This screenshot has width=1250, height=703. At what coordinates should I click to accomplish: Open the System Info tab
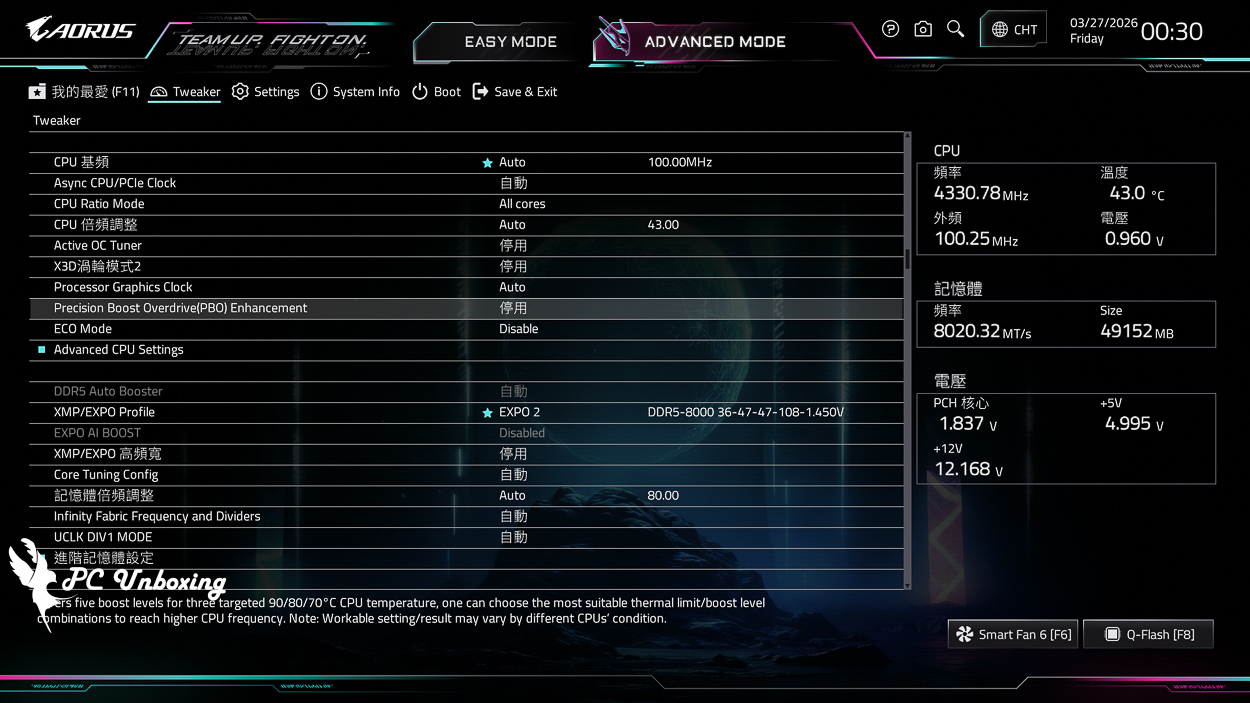coord(355,92)
